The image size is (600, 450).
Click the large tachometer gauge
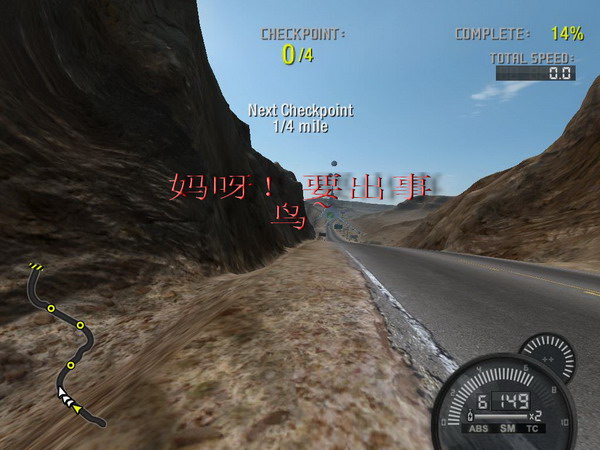(503, 400)
